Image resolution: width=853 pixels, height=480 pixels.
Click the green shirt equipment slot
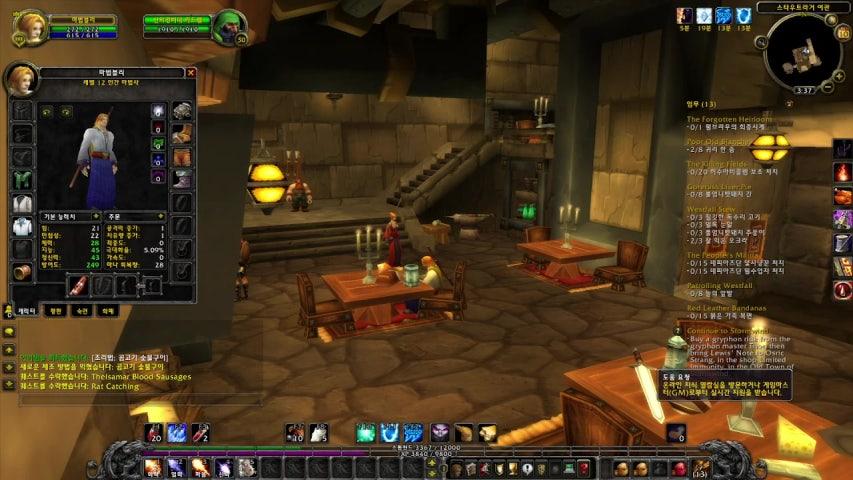click(x=22, y=179)
